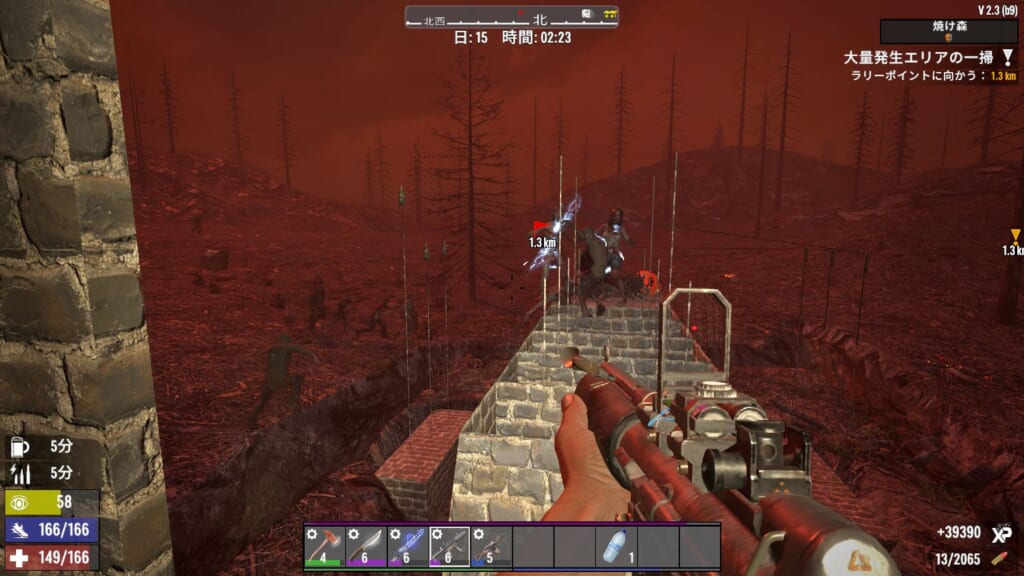Viewport: 1024px width, 576px height.
Task: Click the bullets buff icon
Action: (21, 472)
